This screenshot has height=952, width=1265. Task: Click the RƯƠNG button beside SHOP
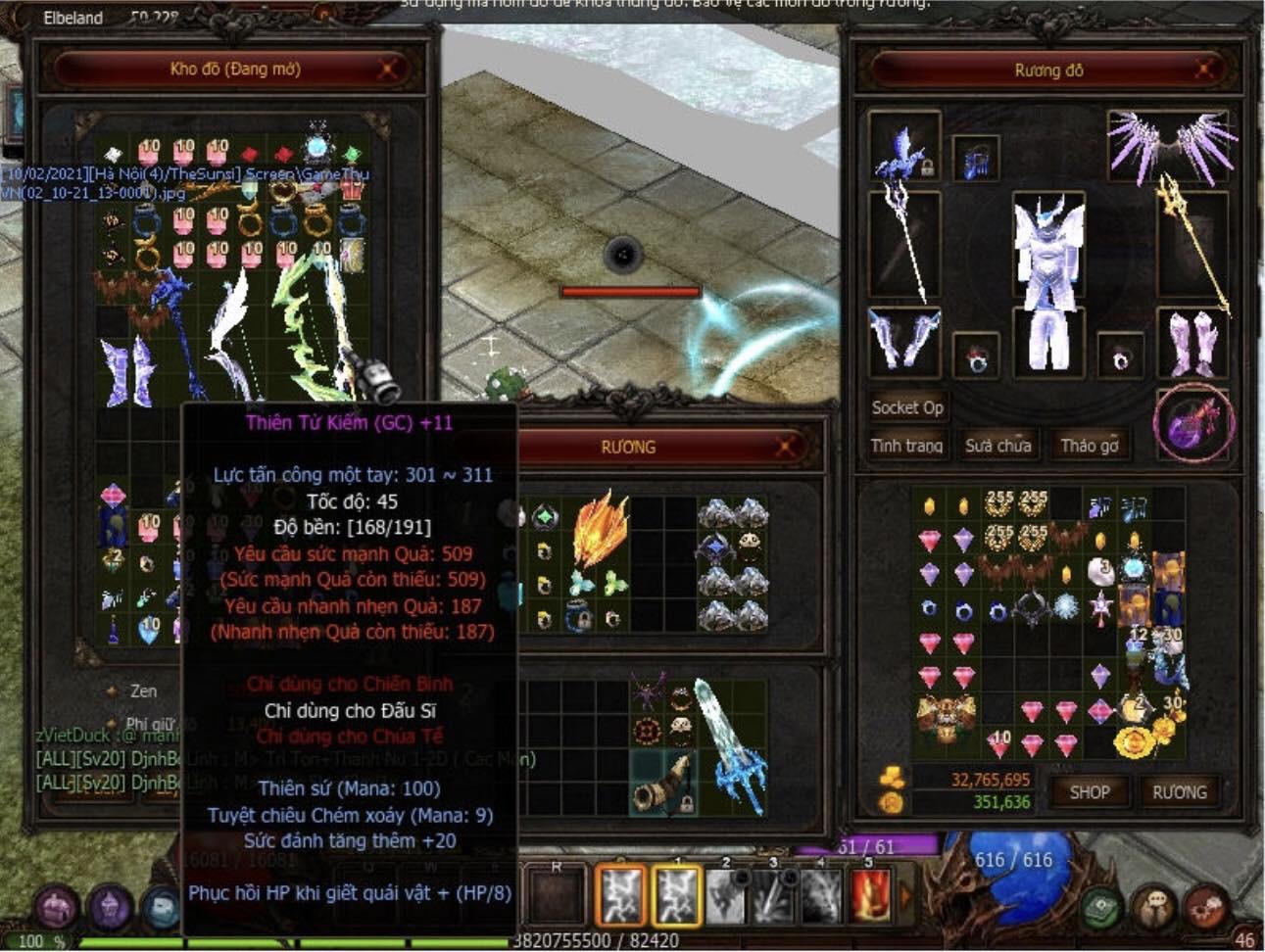[x=1179, y=792]
